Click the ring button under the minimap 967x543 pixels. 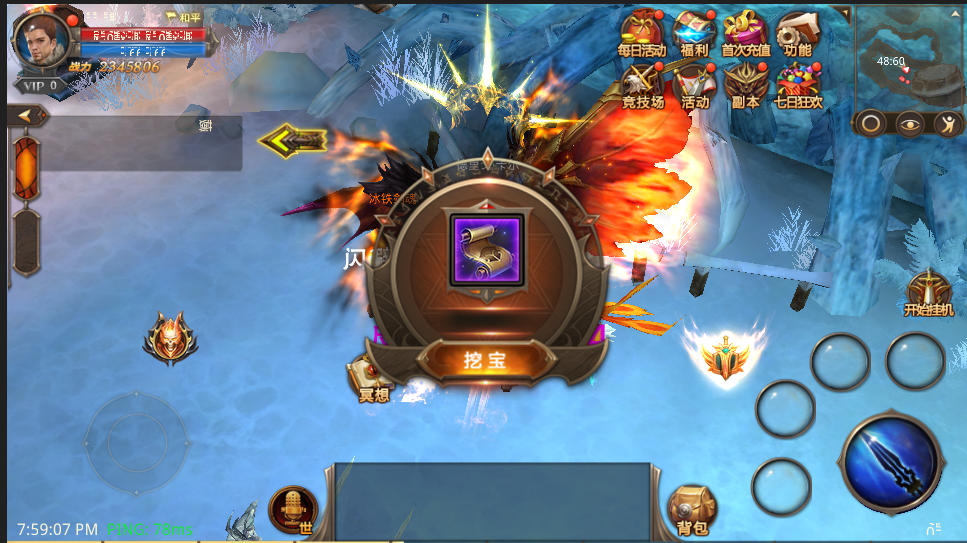872,124
